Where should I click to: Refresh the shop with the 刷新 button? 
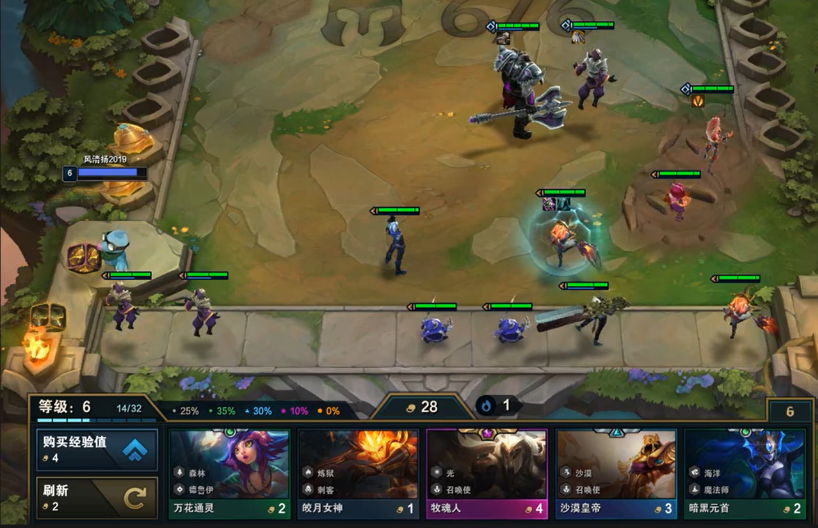98,497
